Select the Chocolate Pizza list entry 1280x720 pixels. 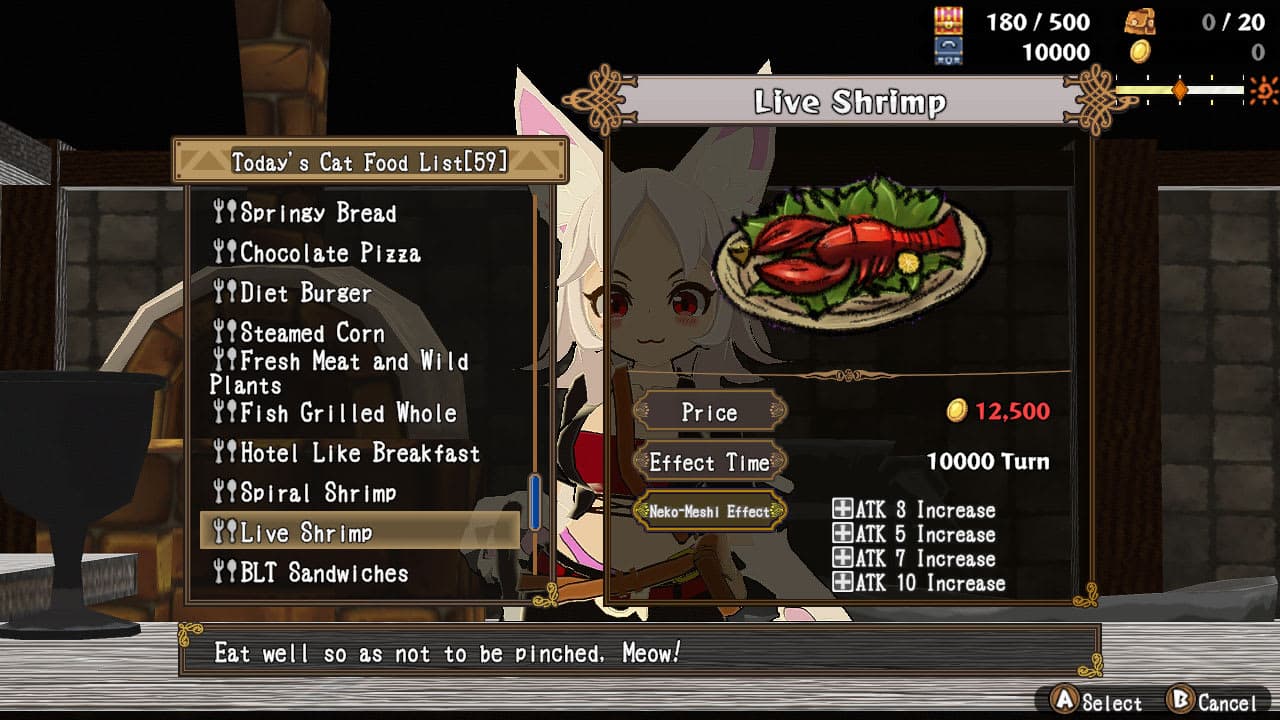330,253
